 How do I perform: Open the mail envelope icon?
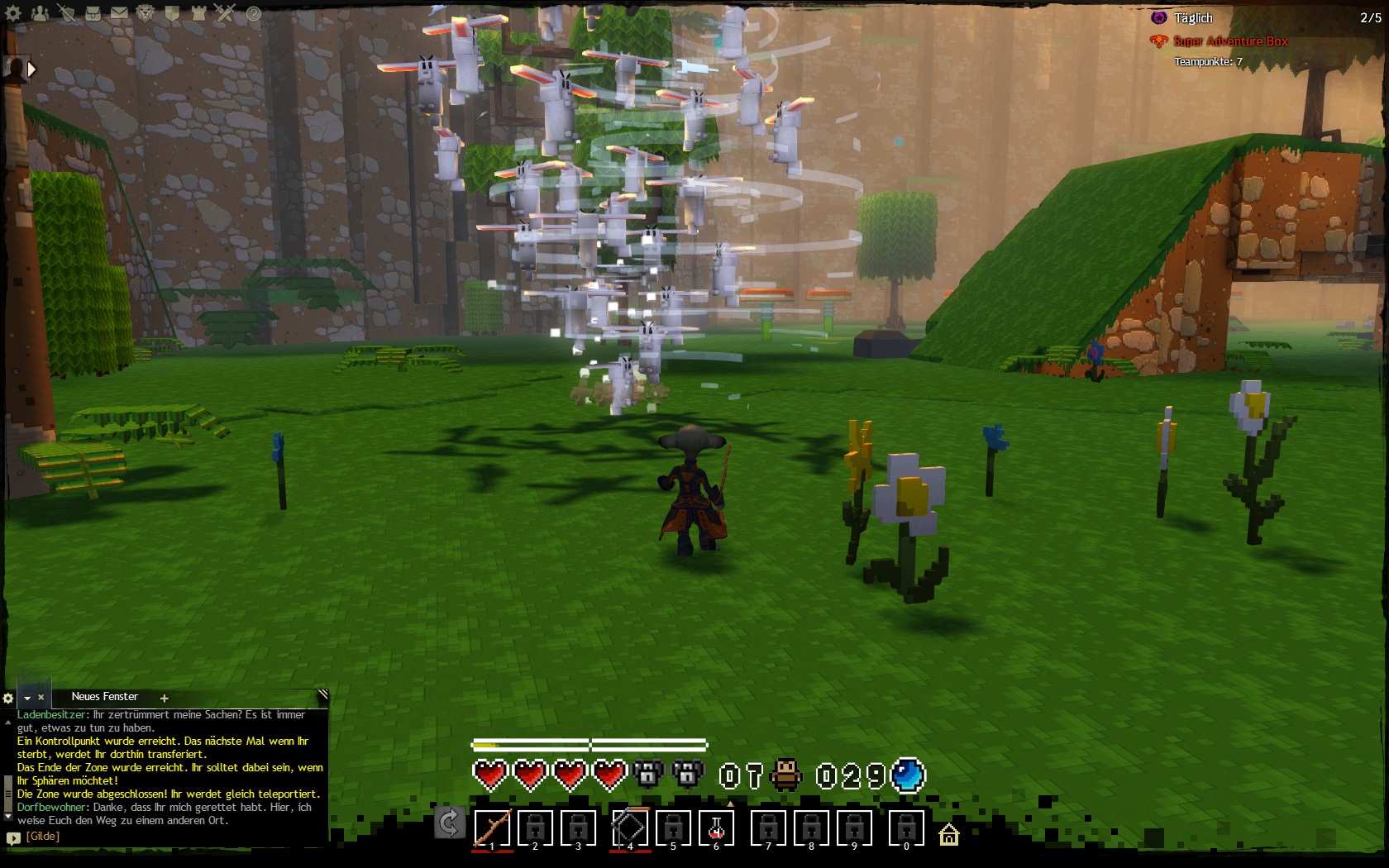119,12
